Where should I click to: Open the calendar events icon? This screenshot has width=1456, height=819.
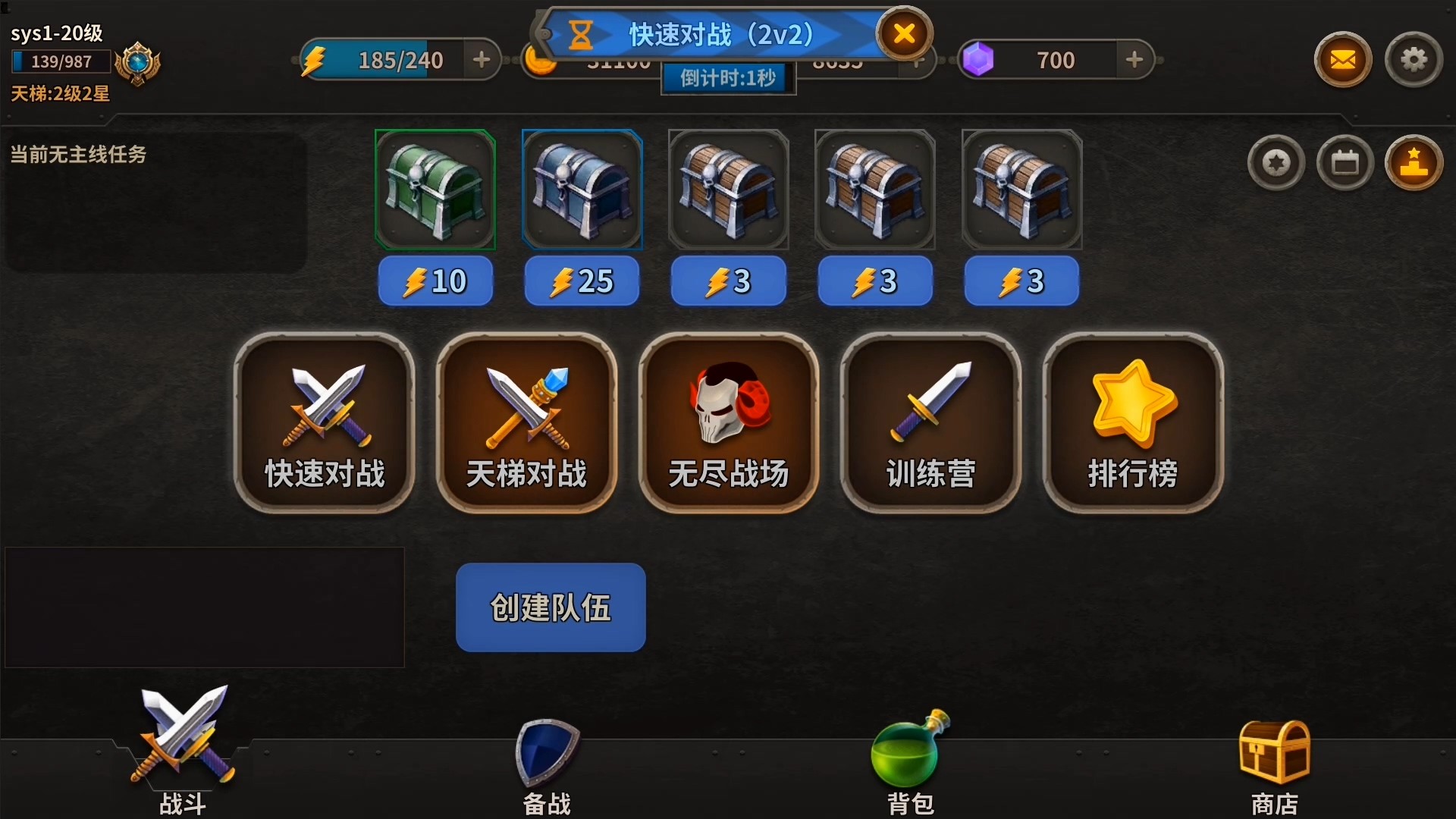[1345, 162]
